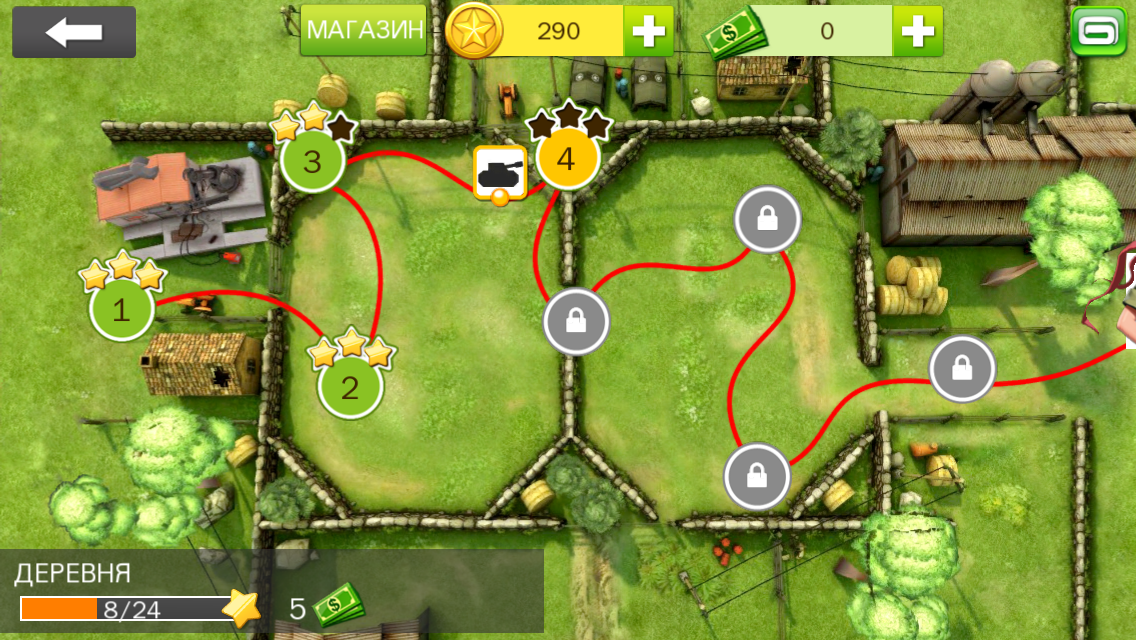Viewport: 1136px width, 640px height.
Task: Add more green cash
Action: pos(917,31)
